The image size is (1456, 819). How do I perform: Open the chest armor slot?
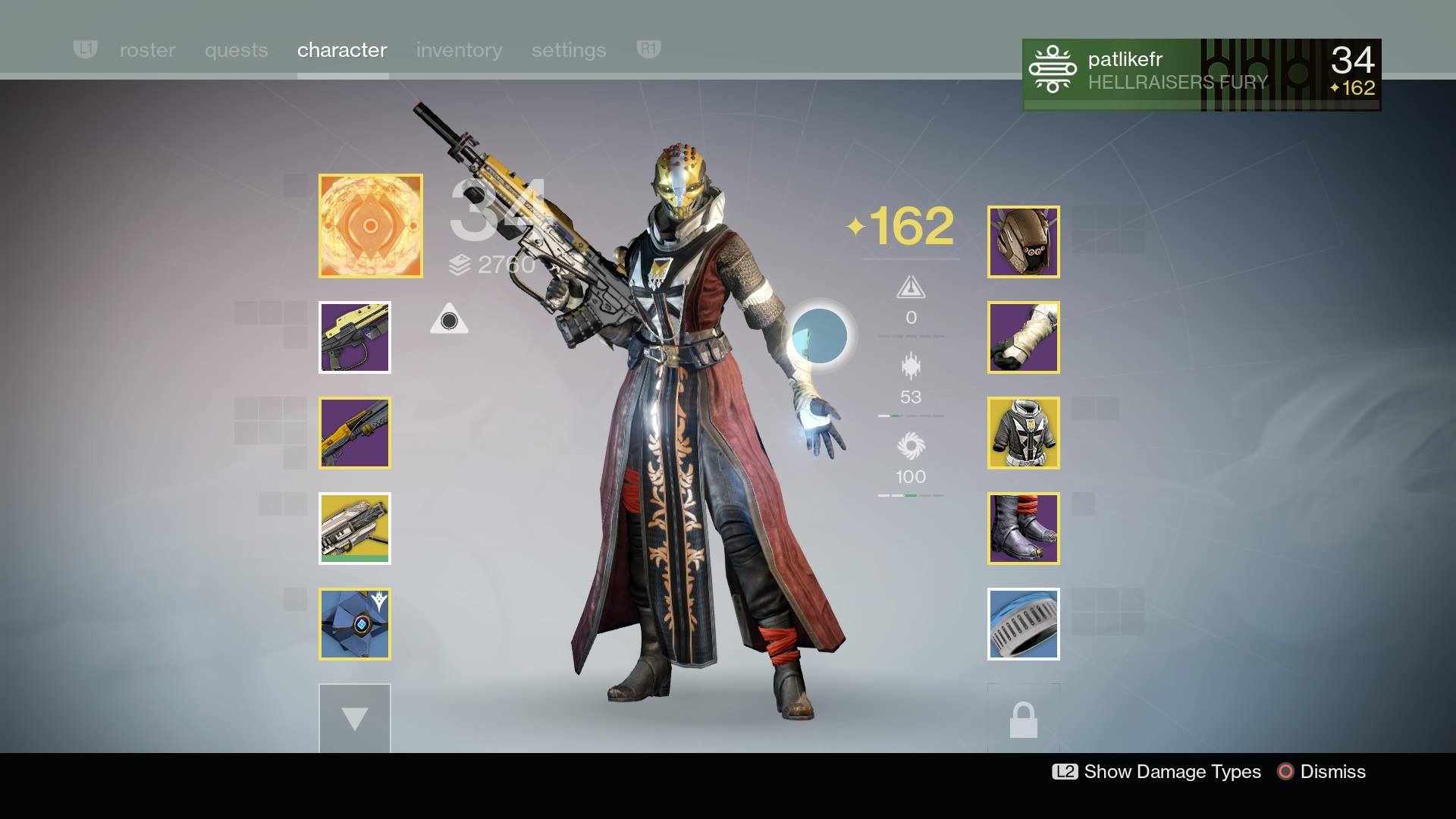click(x=1023, y=433)
